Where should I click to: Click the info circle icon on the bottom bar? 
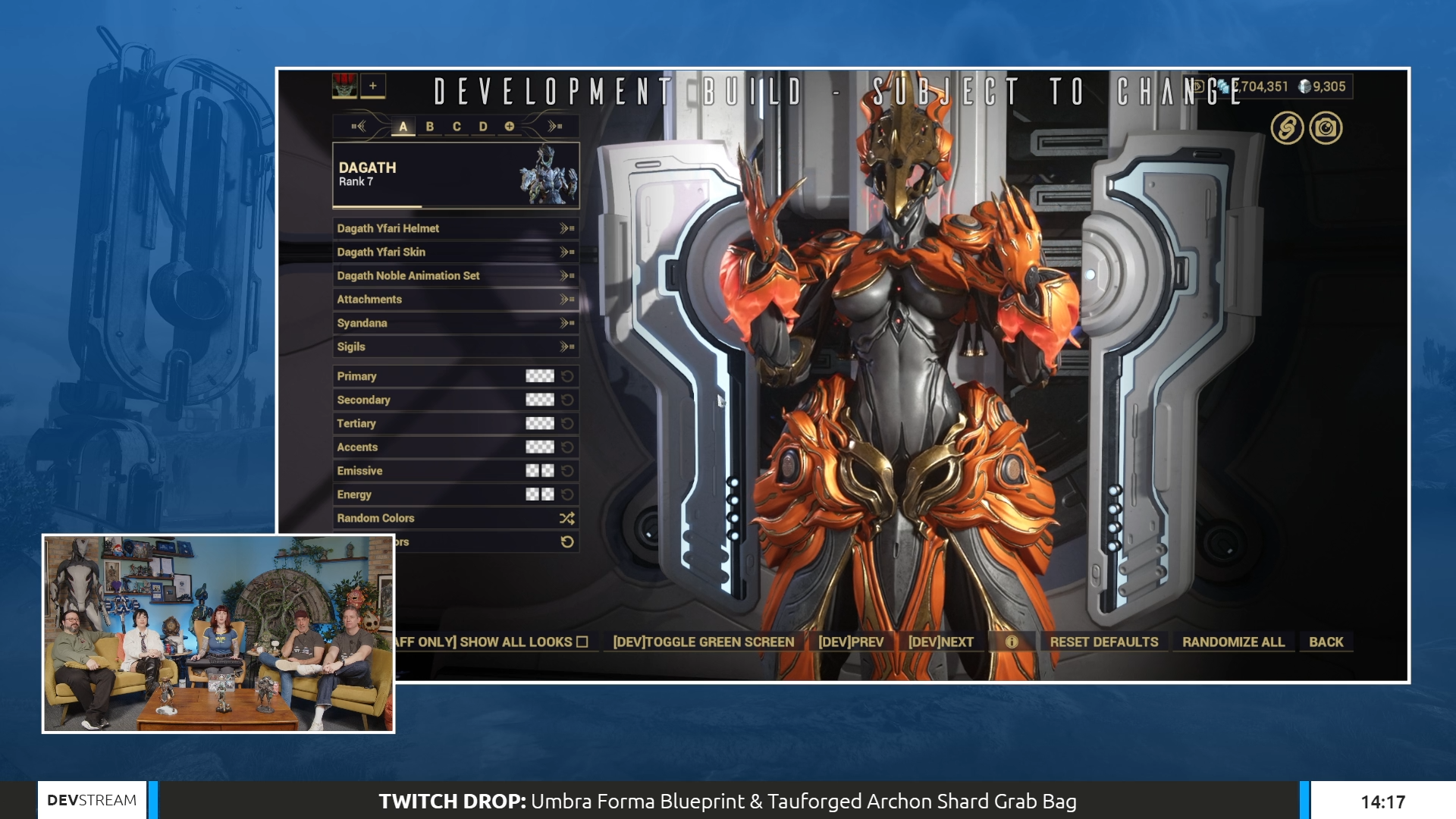(1014, 642)
